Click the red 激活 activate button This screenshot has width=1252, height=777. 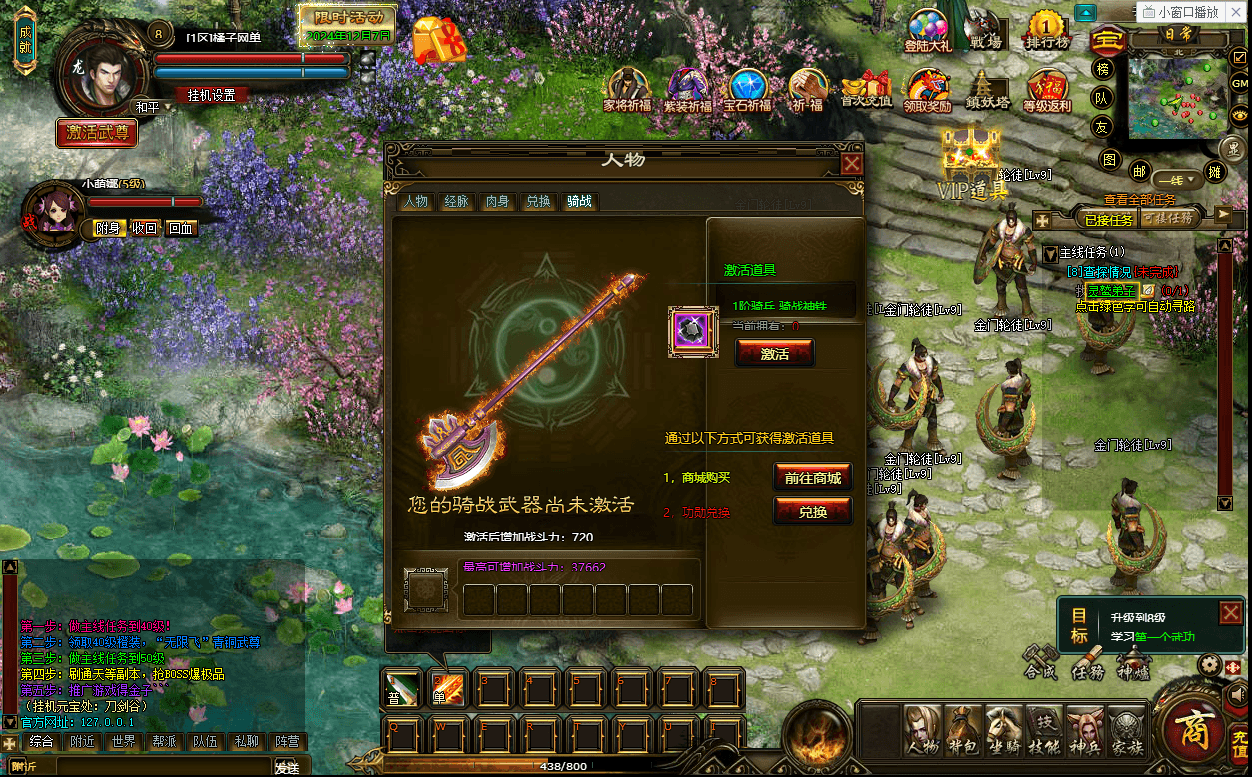coord(774,353)
